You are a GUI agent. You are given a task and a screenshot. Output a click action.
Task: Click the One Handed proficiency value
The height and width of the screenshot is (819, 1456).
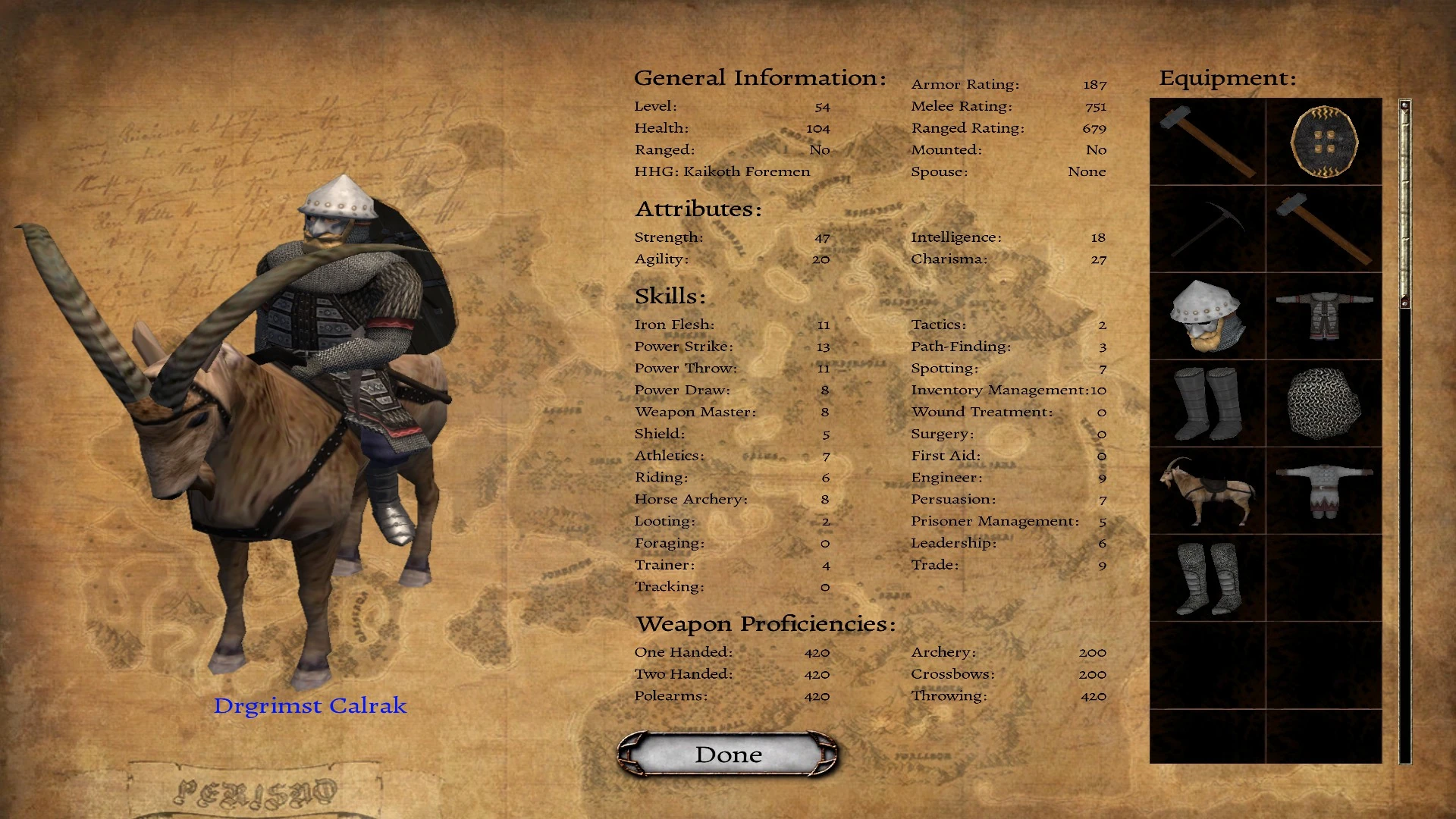click(817, 651)
